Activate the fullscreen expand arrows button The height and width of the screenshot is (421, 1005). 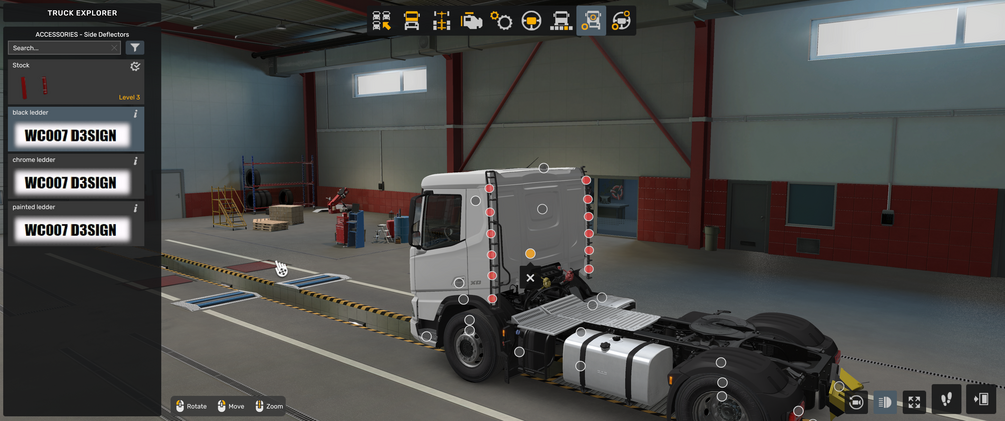914,402
